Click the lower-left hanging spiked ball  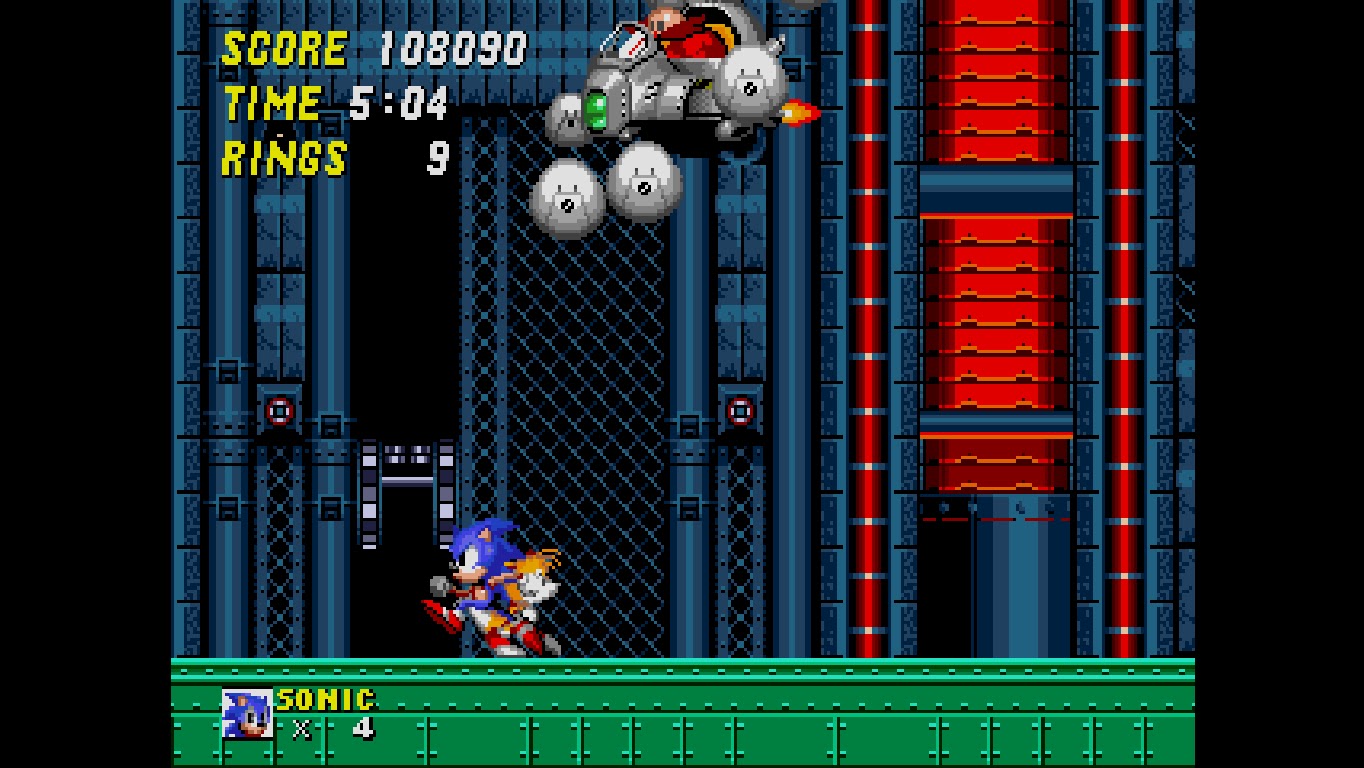tap(566, 195)
